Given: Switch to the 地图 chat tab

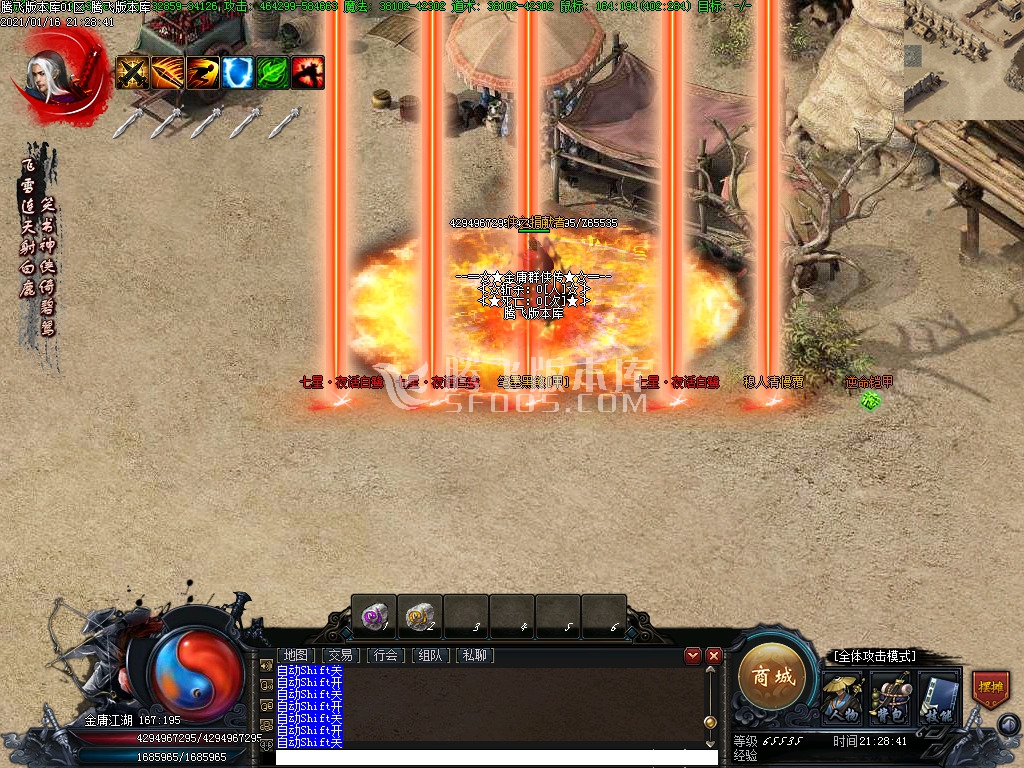Looking at the screenshot, I should (295, 656).
